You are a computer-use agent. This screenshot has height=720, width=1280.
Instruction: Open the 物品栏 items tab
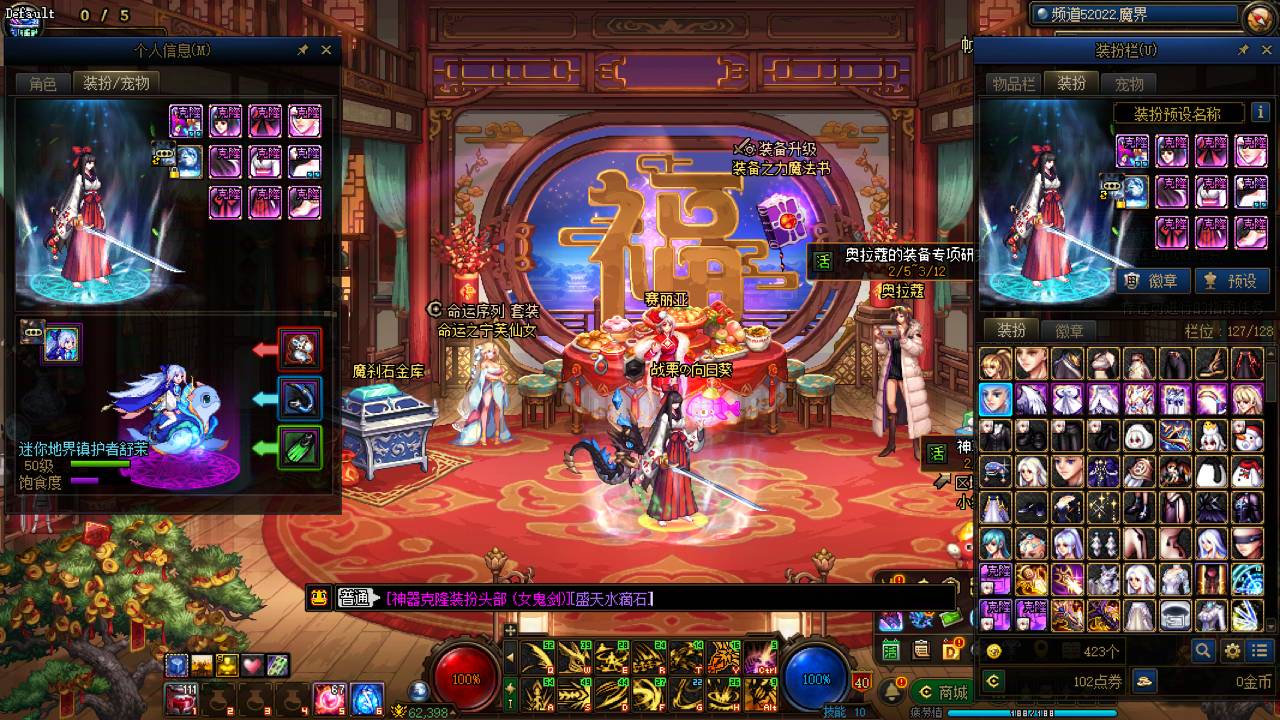click(x=1013, y=84)
